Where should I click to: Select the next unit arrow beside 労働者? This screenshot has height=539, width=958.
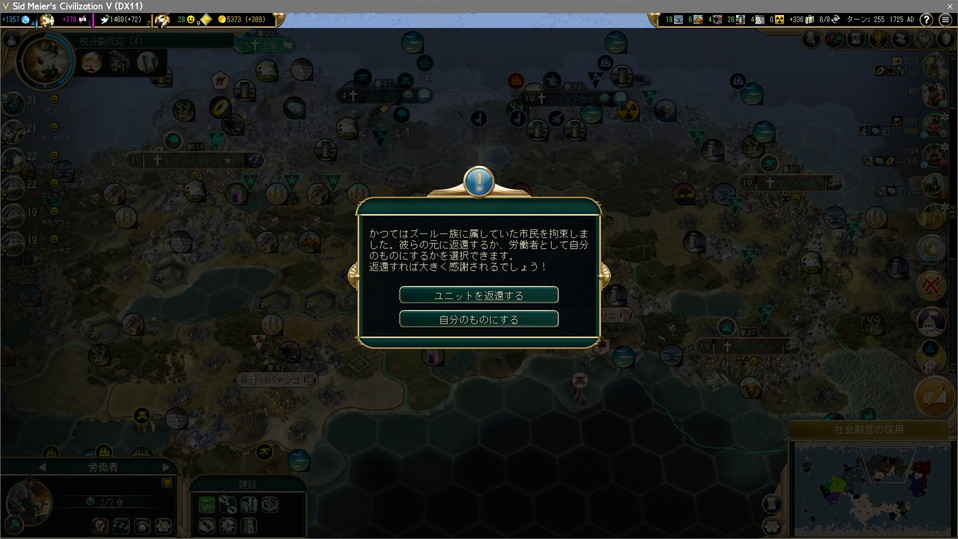pos(166,467)
